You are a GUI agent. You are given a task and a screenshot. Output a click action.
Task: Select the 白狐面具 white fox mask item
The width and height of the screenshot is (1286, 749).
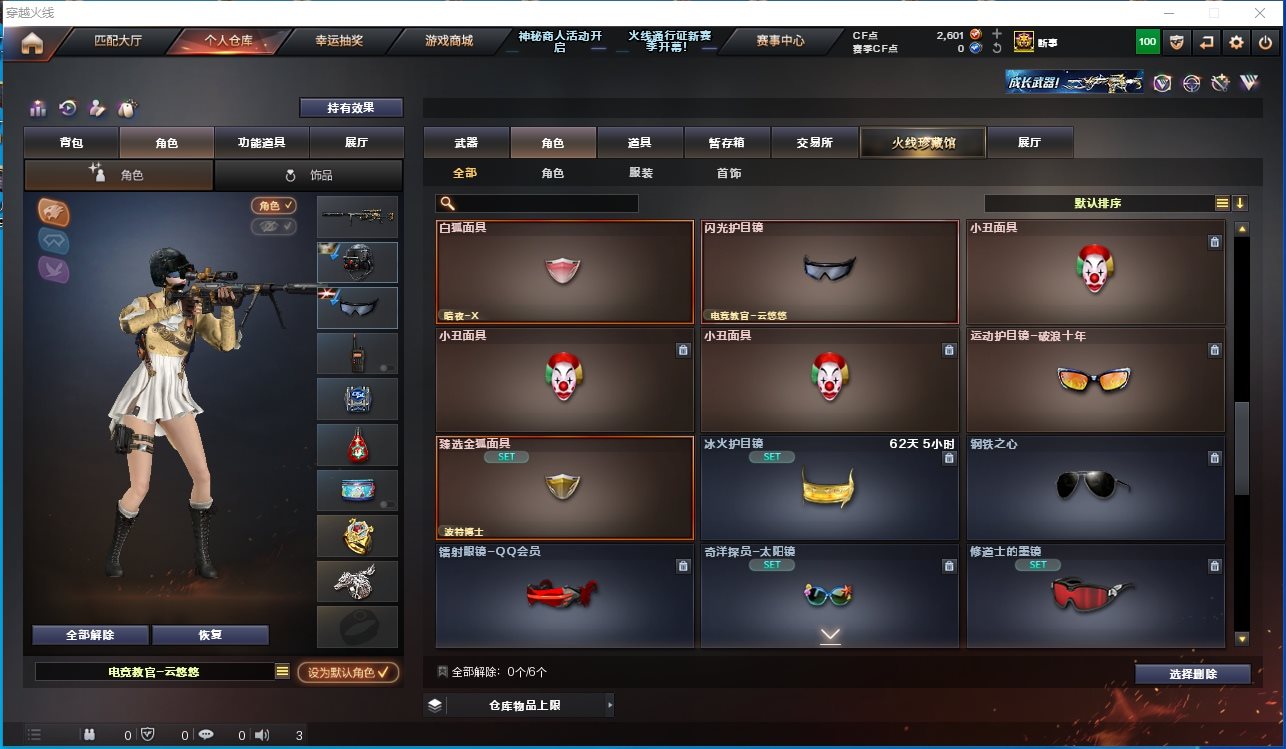tap(564, 272)
